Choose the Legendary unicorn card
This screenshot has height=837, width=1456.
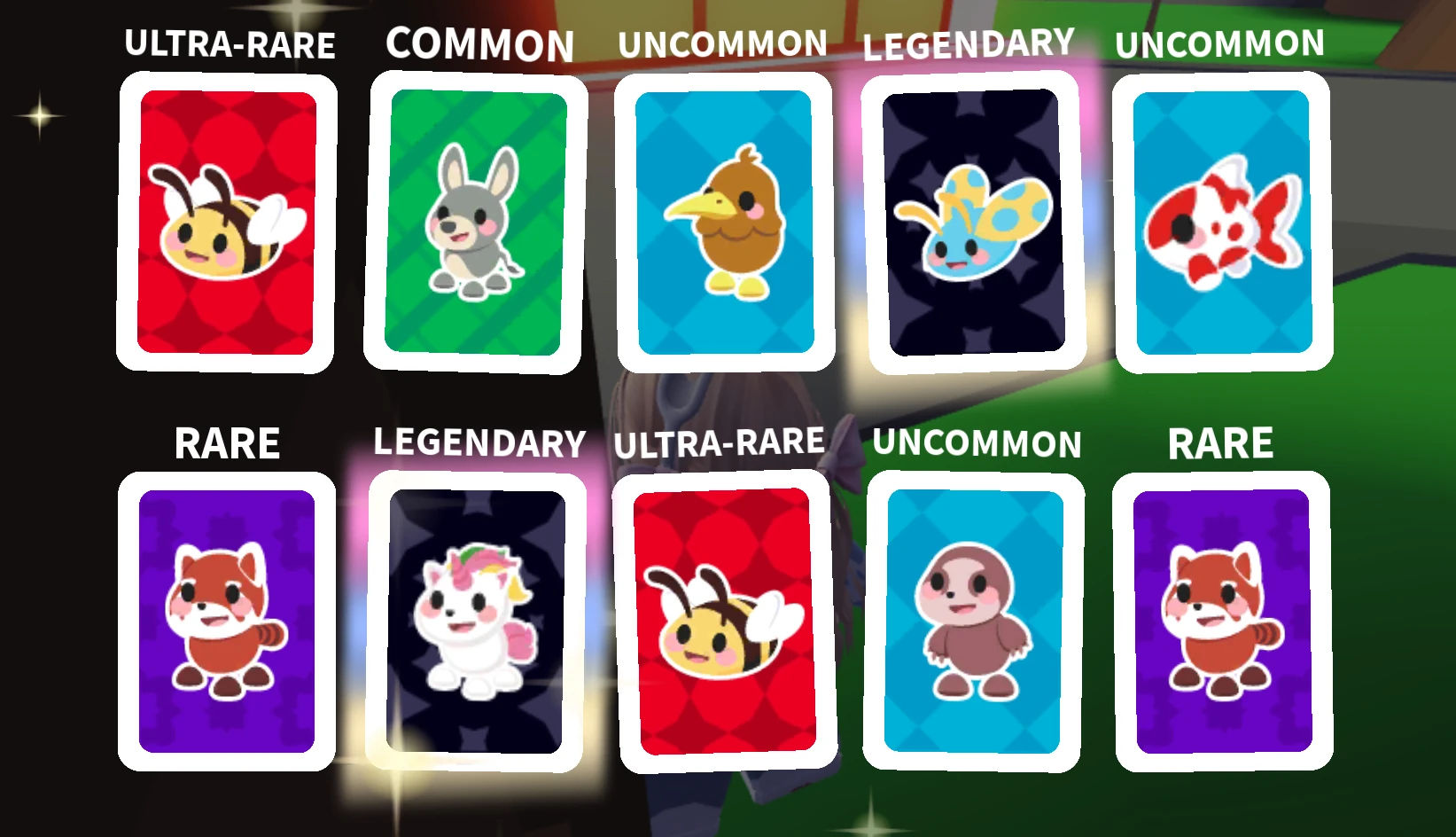pyautogui.click(x=474, y=621)
